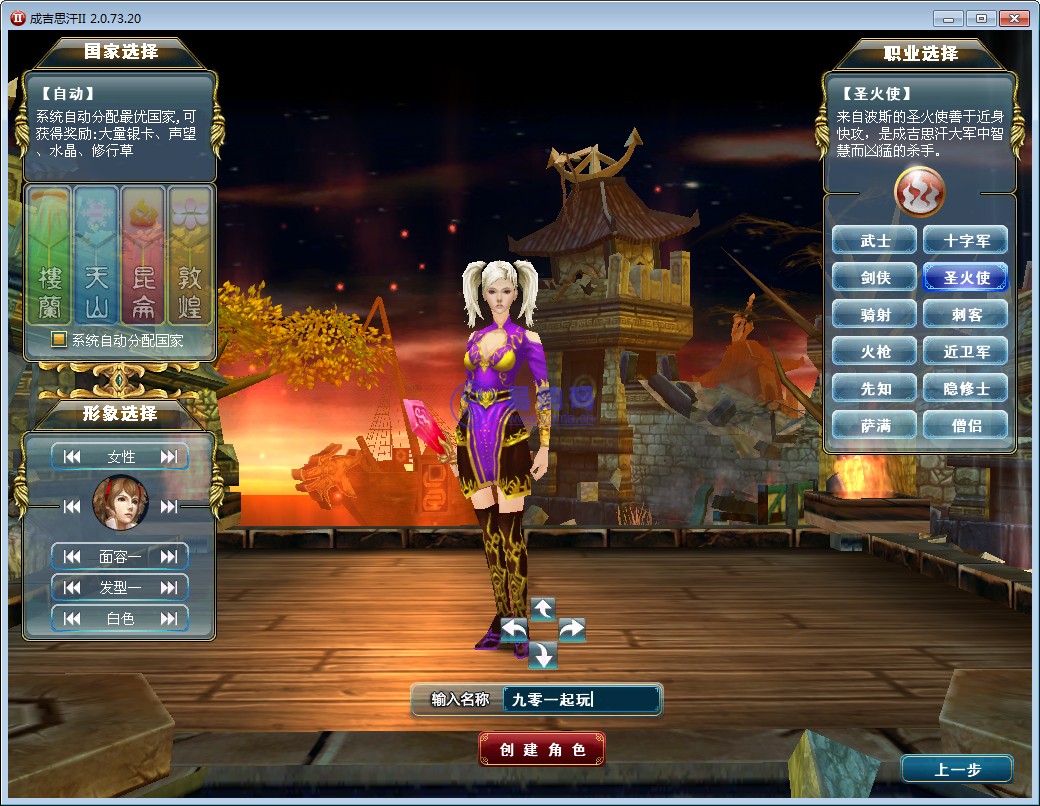Viewport: 1040px width, 806px height.
Task: Pick the 剑侠 class
Action: (x=875, y=278)
